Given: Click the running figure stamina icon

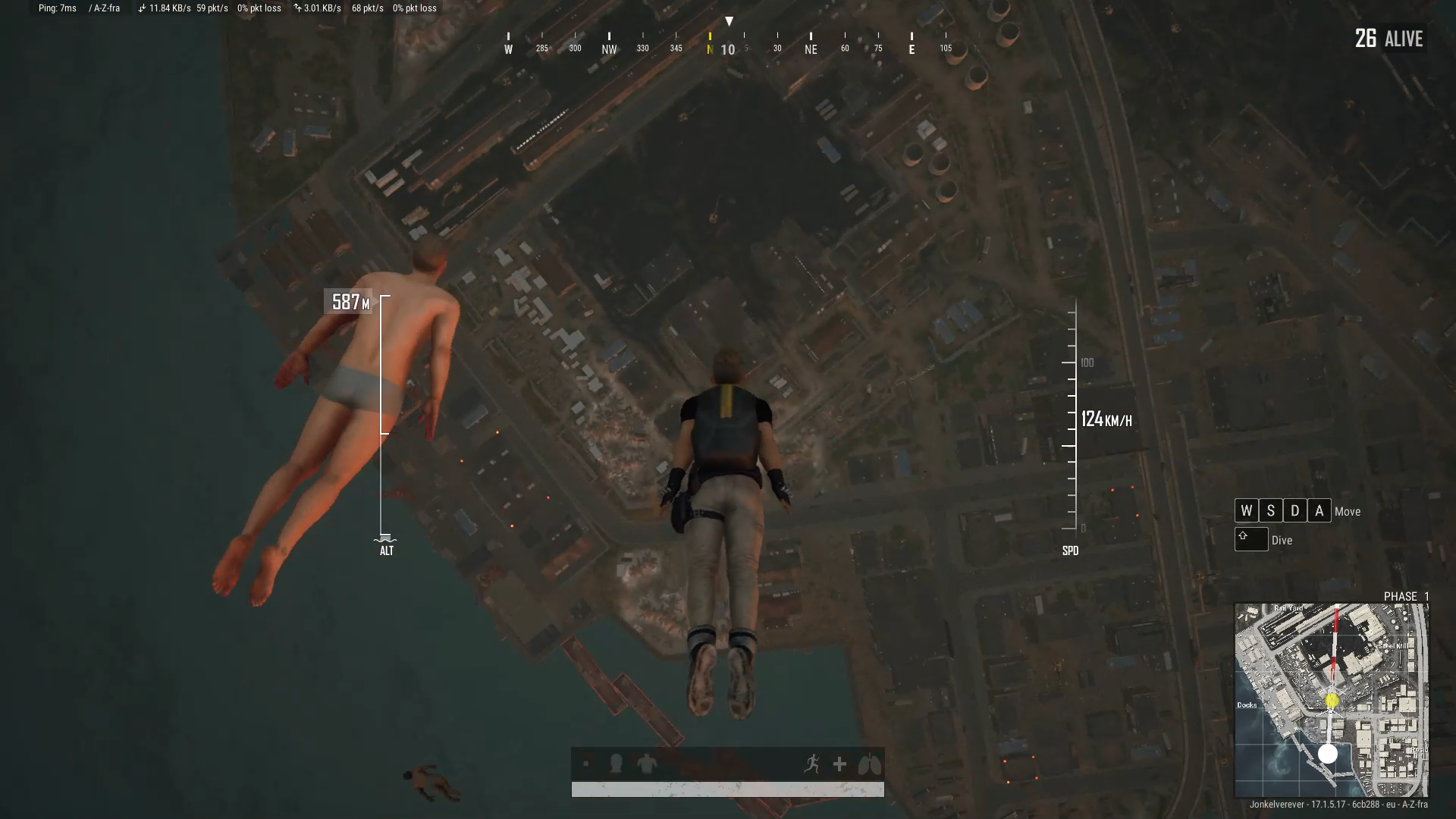Looking at the screenshot, I should 813,765.
